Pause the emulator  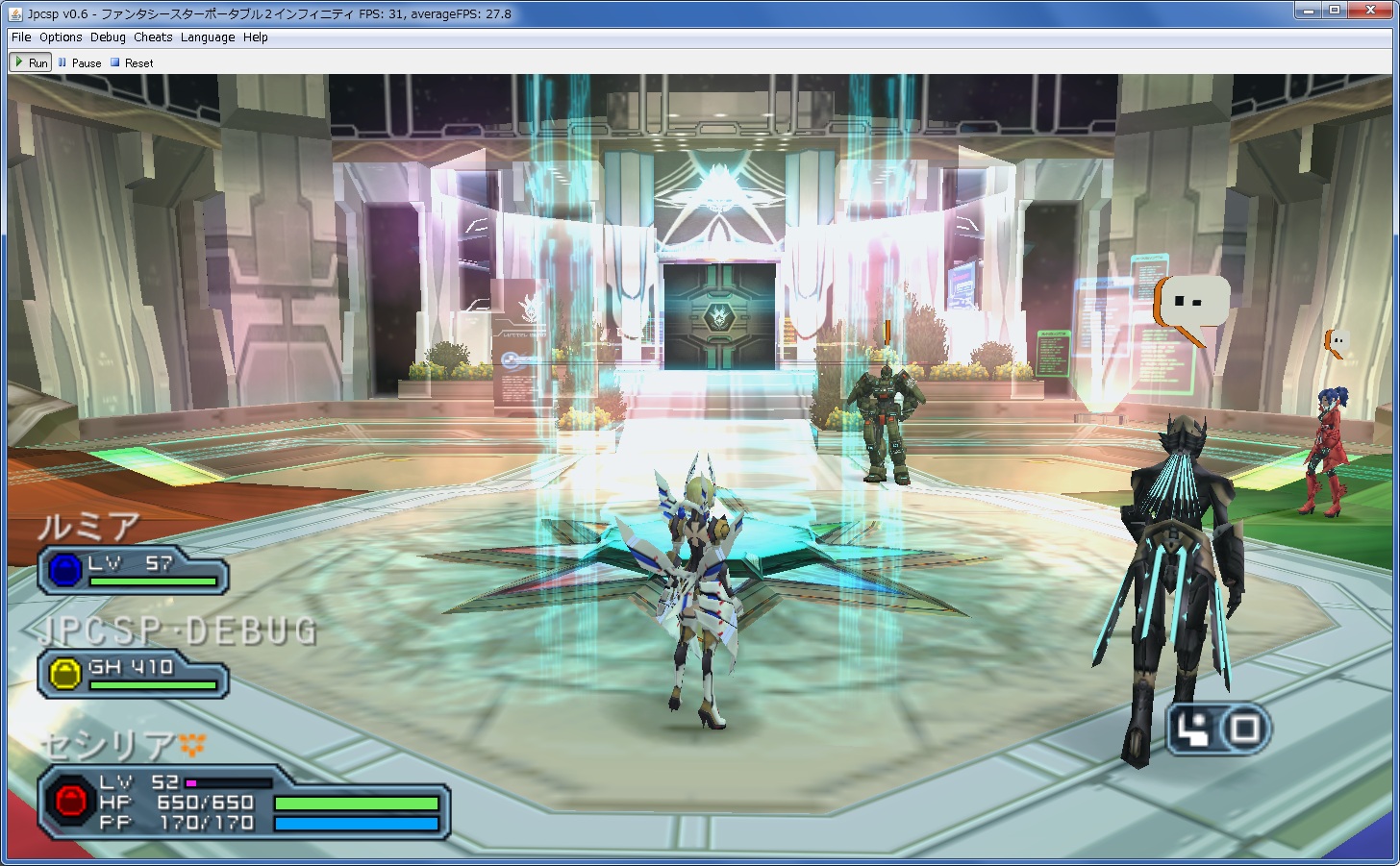(x=80, y=62)
